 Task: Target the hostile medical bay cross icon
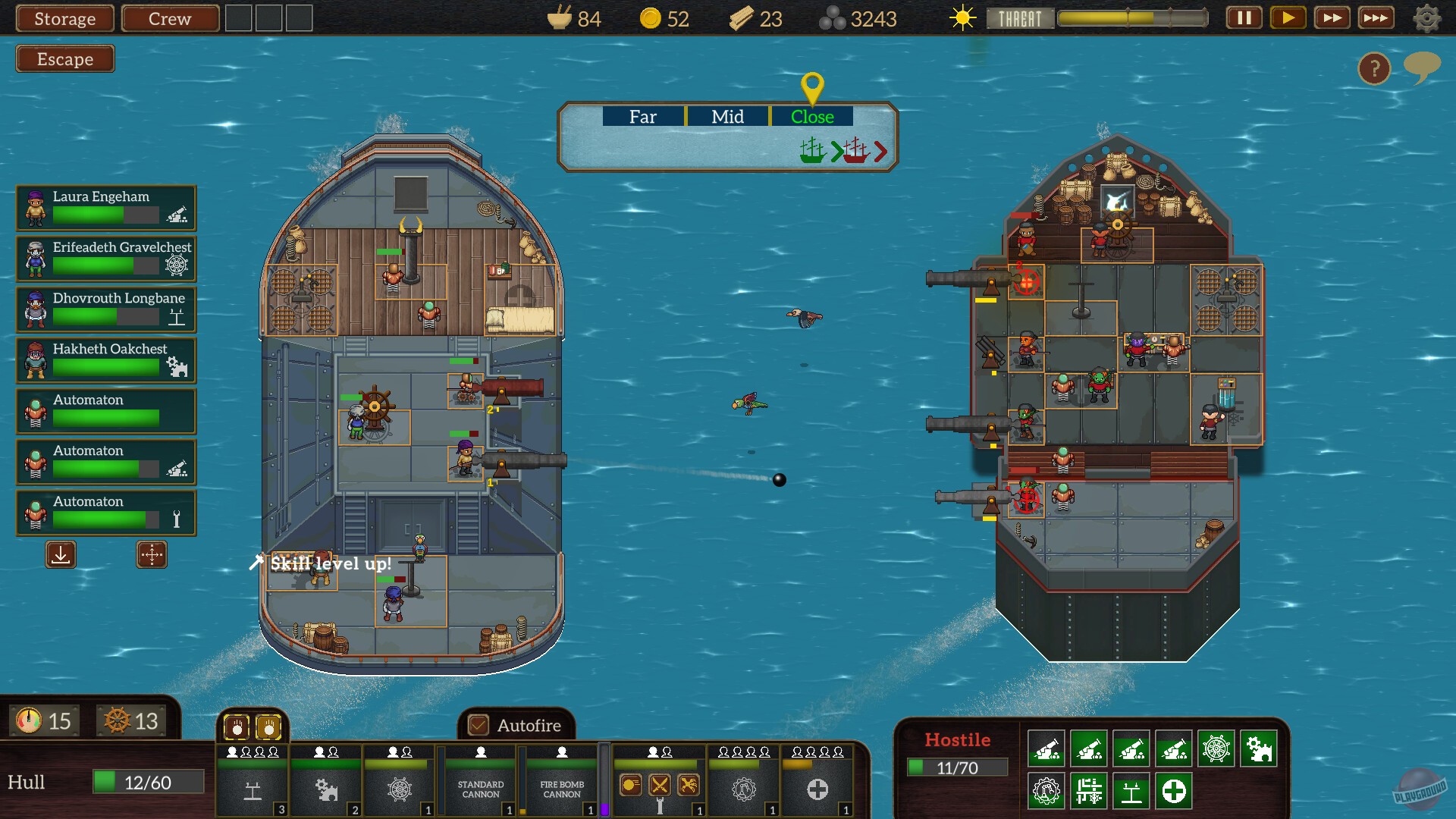pos(1174,792)
